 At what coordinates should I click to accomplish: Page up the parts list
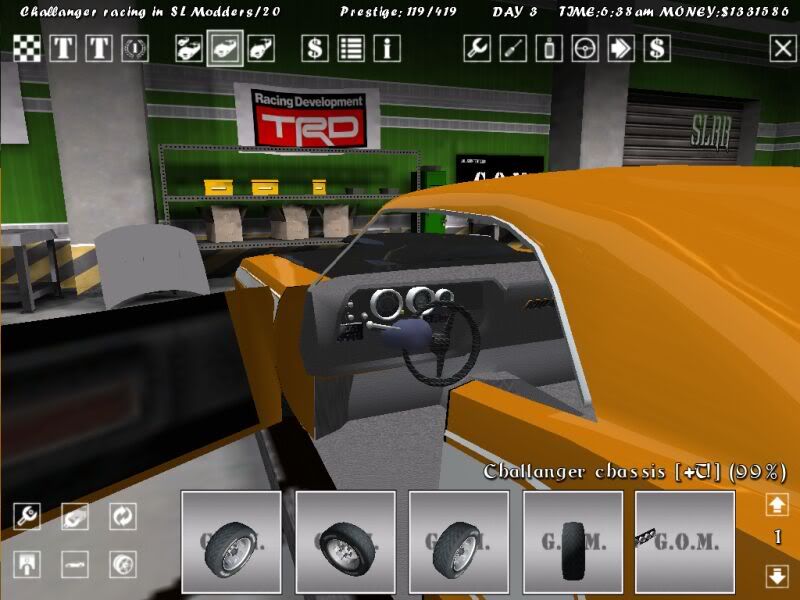(x=776, y=504)
